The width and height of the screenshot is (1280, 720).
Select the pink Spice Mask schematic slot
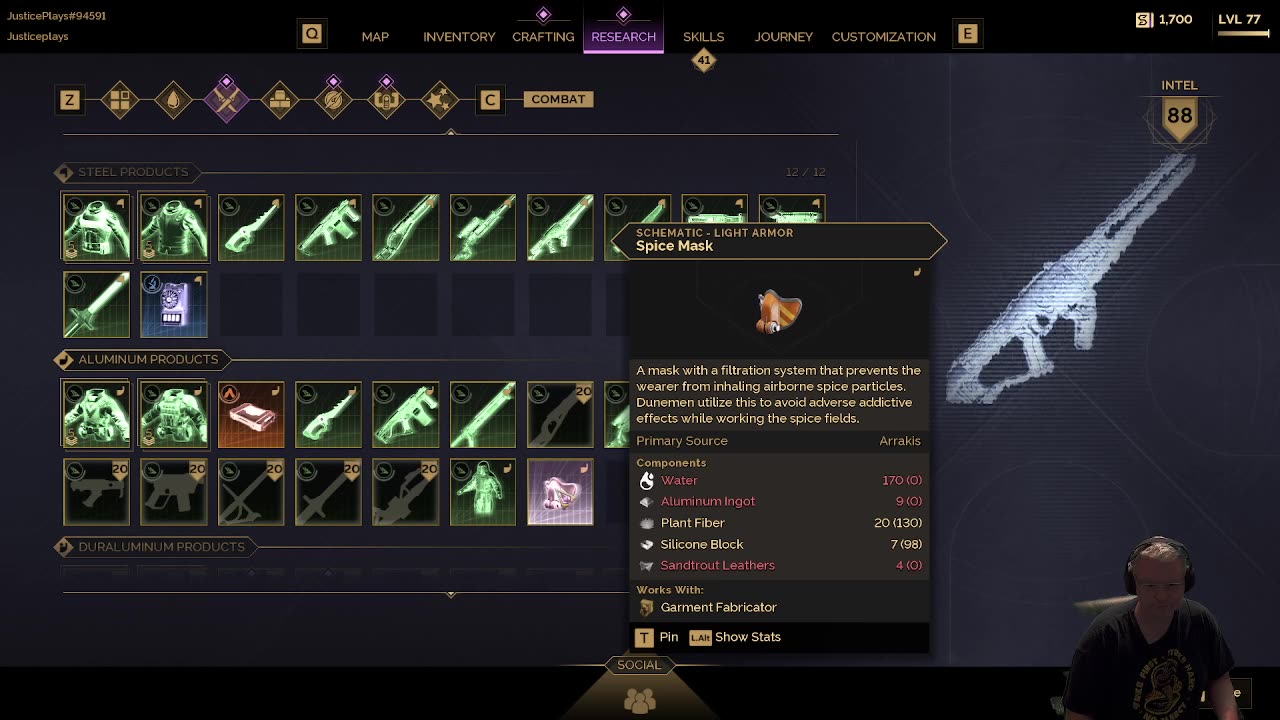560,492
